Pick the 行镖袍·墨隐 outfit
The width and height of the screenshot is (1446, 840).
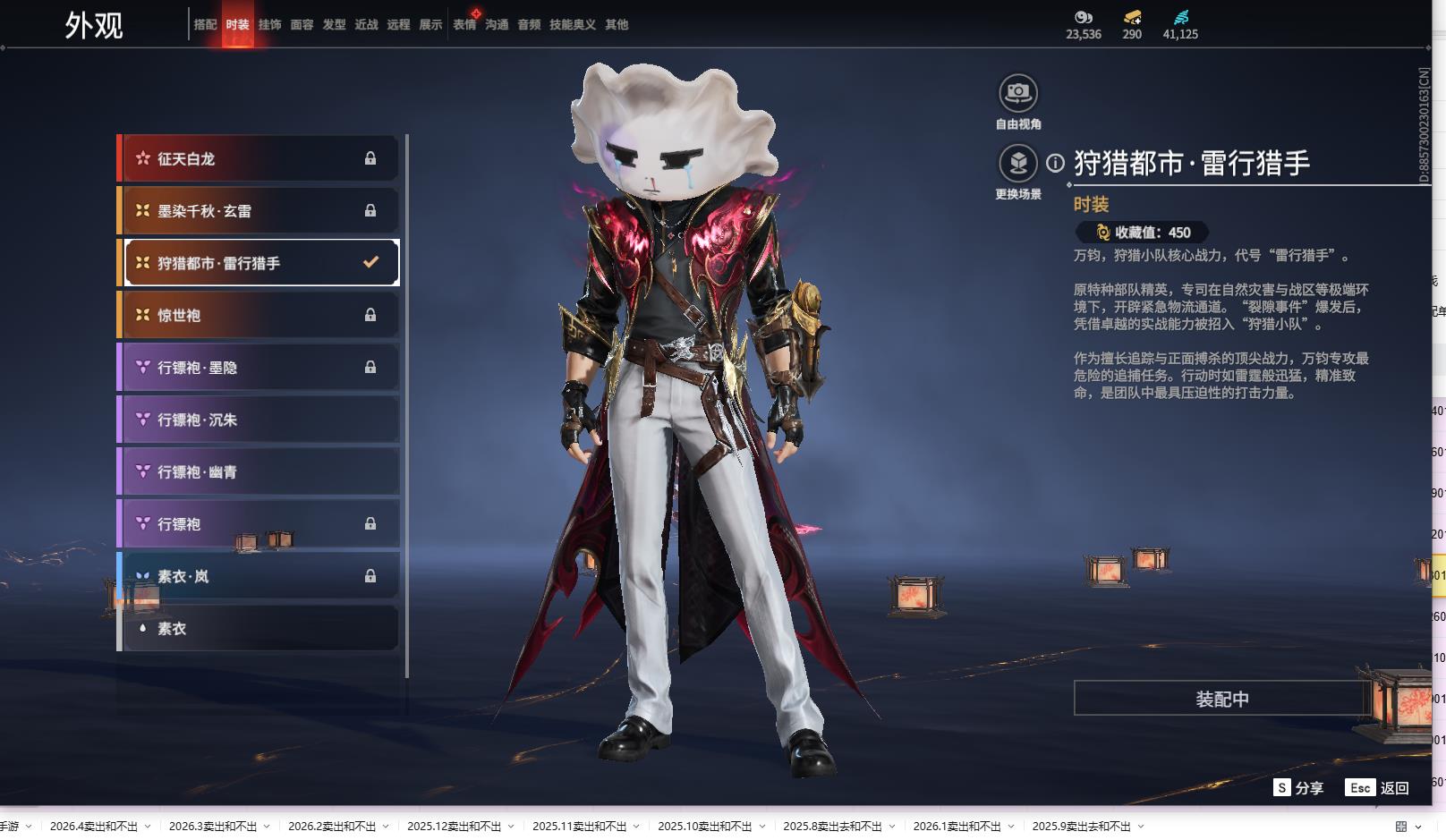point(259,368)
